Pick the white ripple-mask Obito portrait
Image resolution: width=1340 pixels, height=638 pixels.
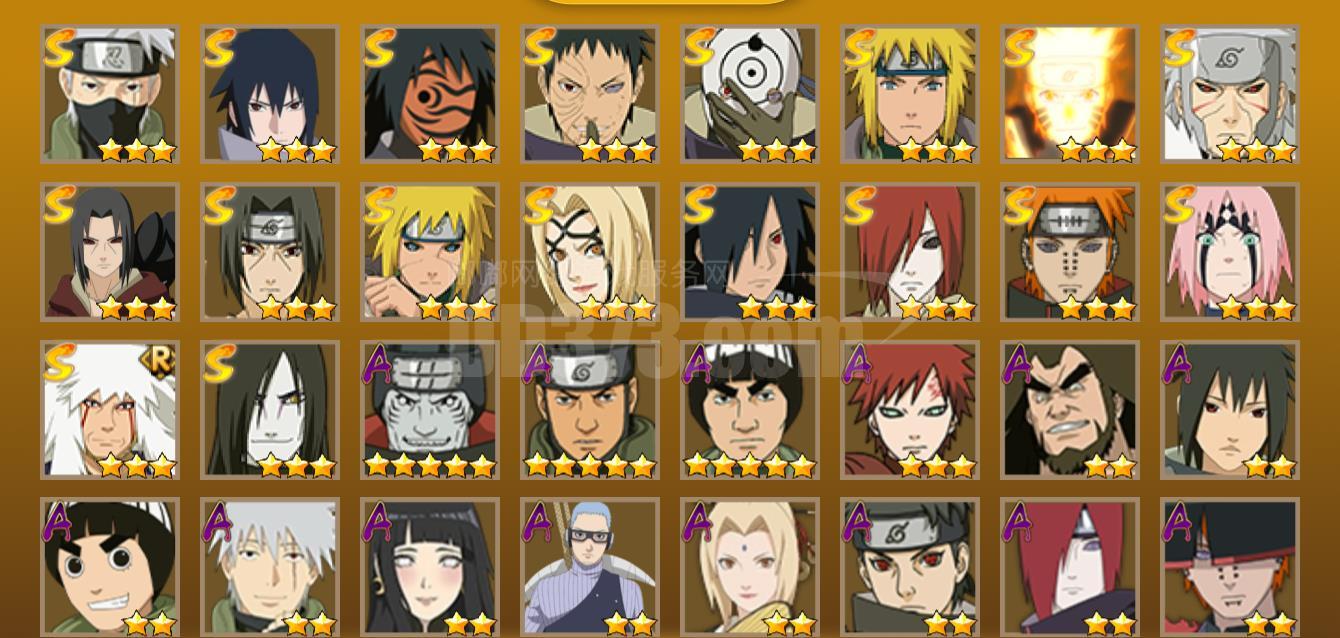click(749, 94)
